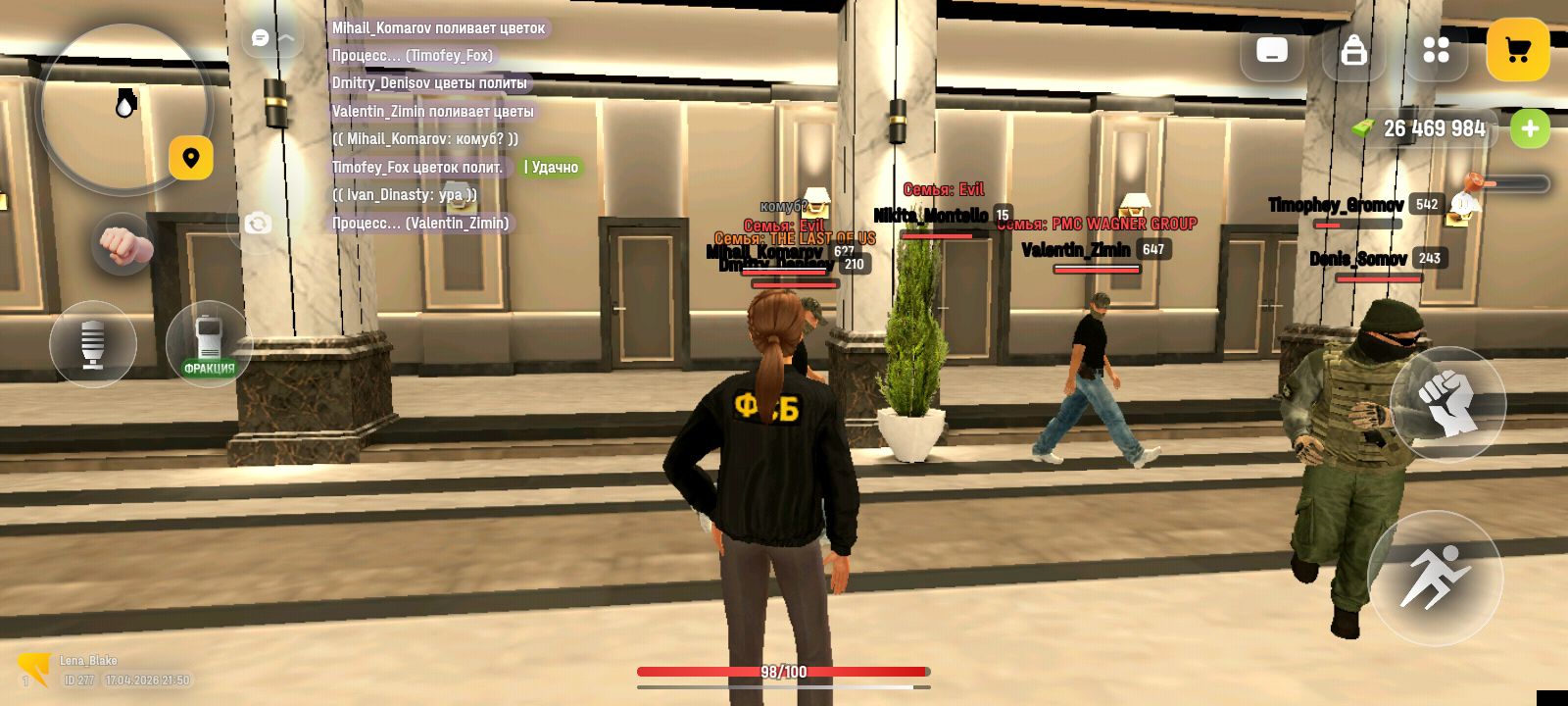Select the fist weapon icon
The height and width of the screenshot is (706, 1568).
point(122,244)
